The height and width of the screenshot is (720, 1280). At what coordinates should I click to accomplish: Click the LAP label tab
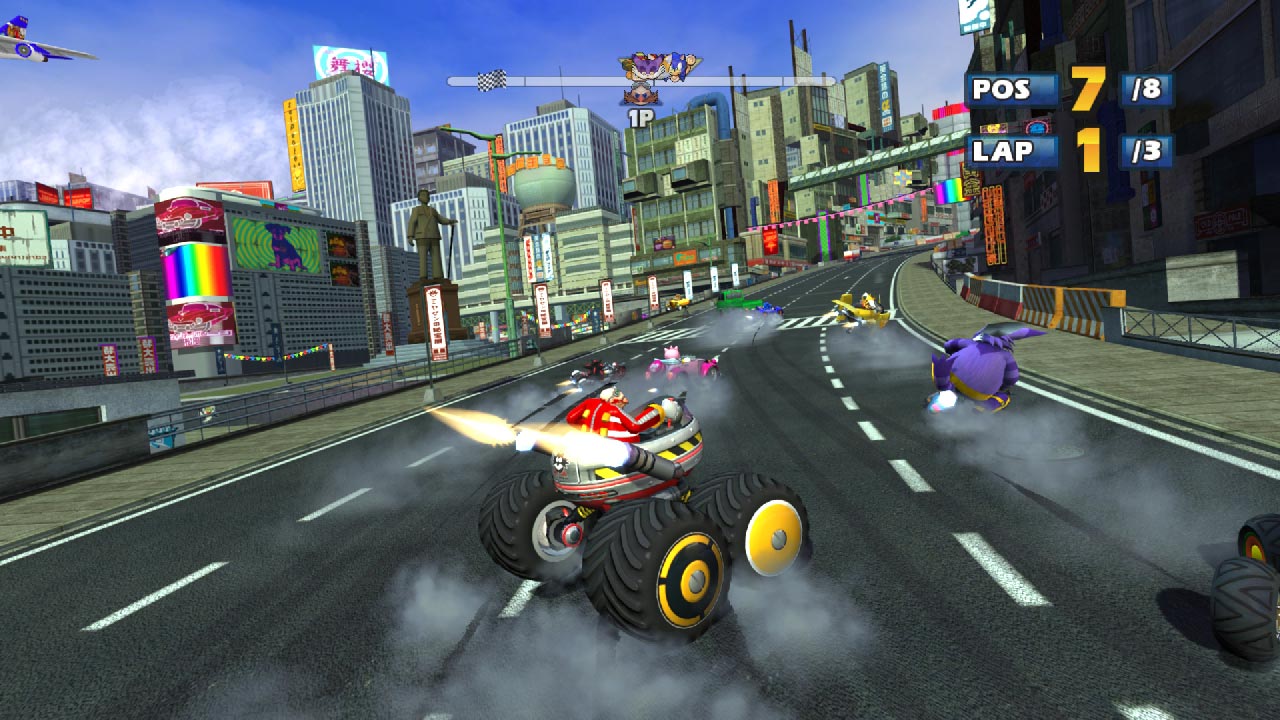tap(1001, 150)
